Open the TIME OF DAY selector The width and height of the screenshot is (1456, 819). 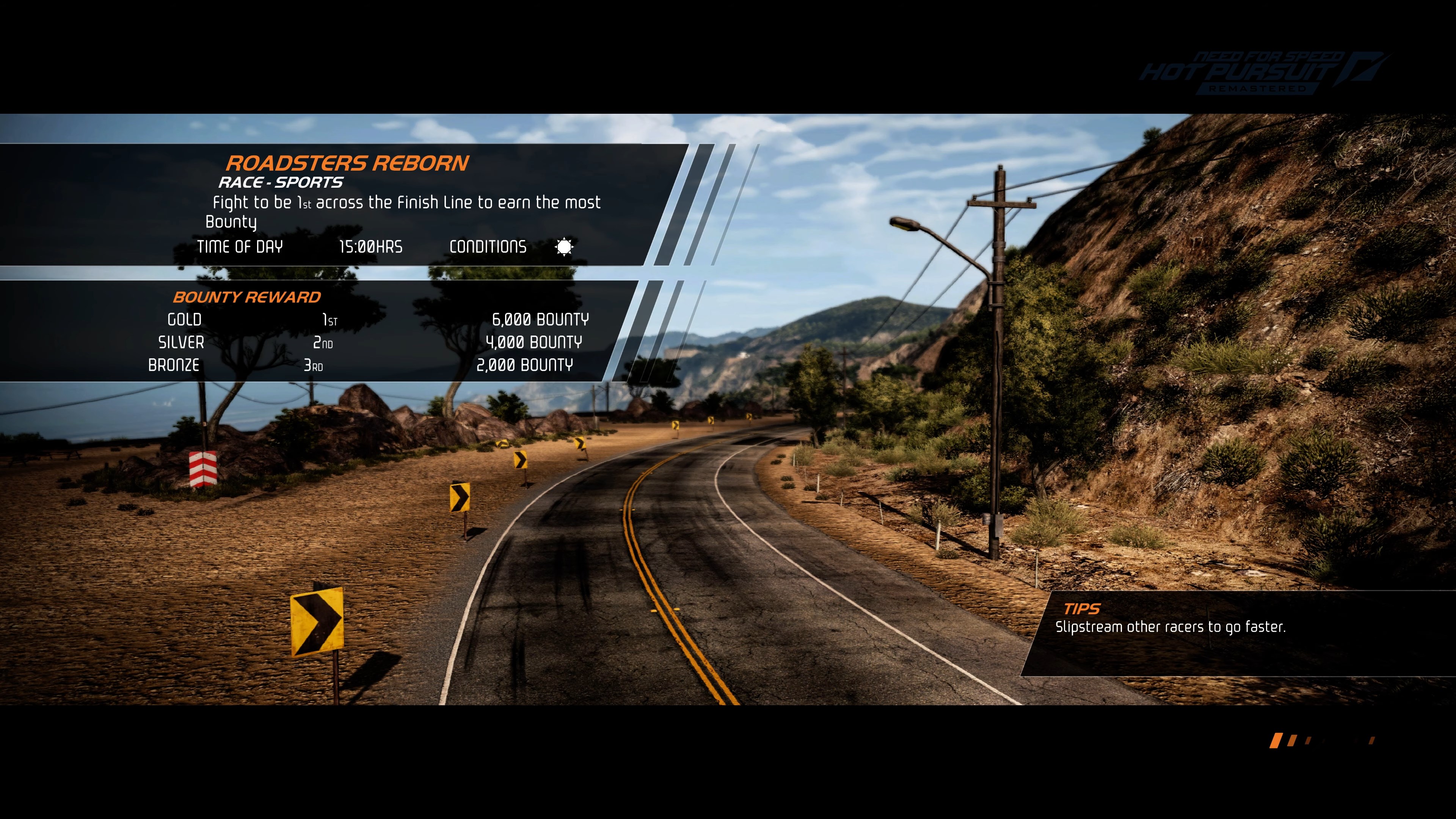click(x=240, y=247)
